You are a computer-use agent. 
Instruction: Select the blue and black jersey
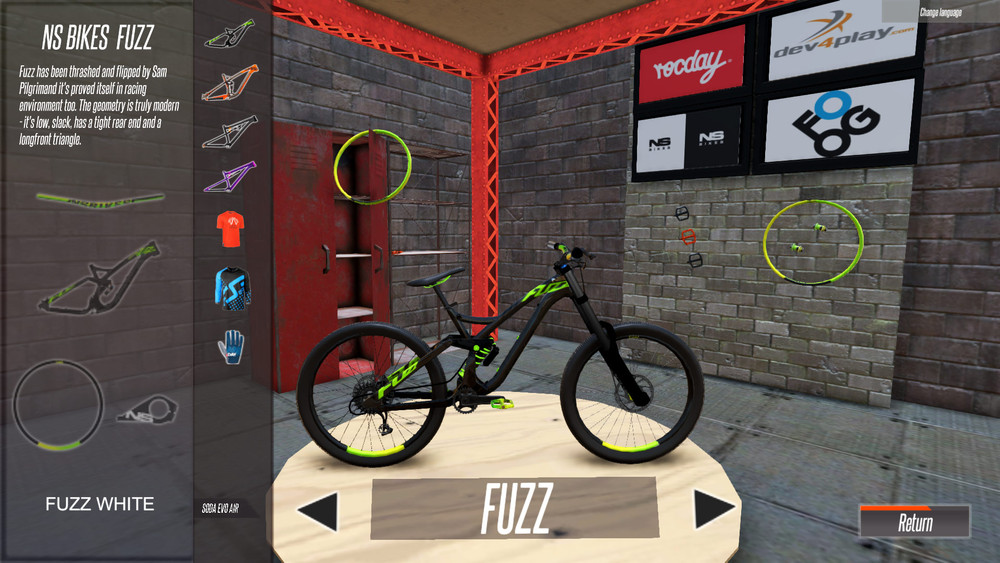[x=231, y=287]
